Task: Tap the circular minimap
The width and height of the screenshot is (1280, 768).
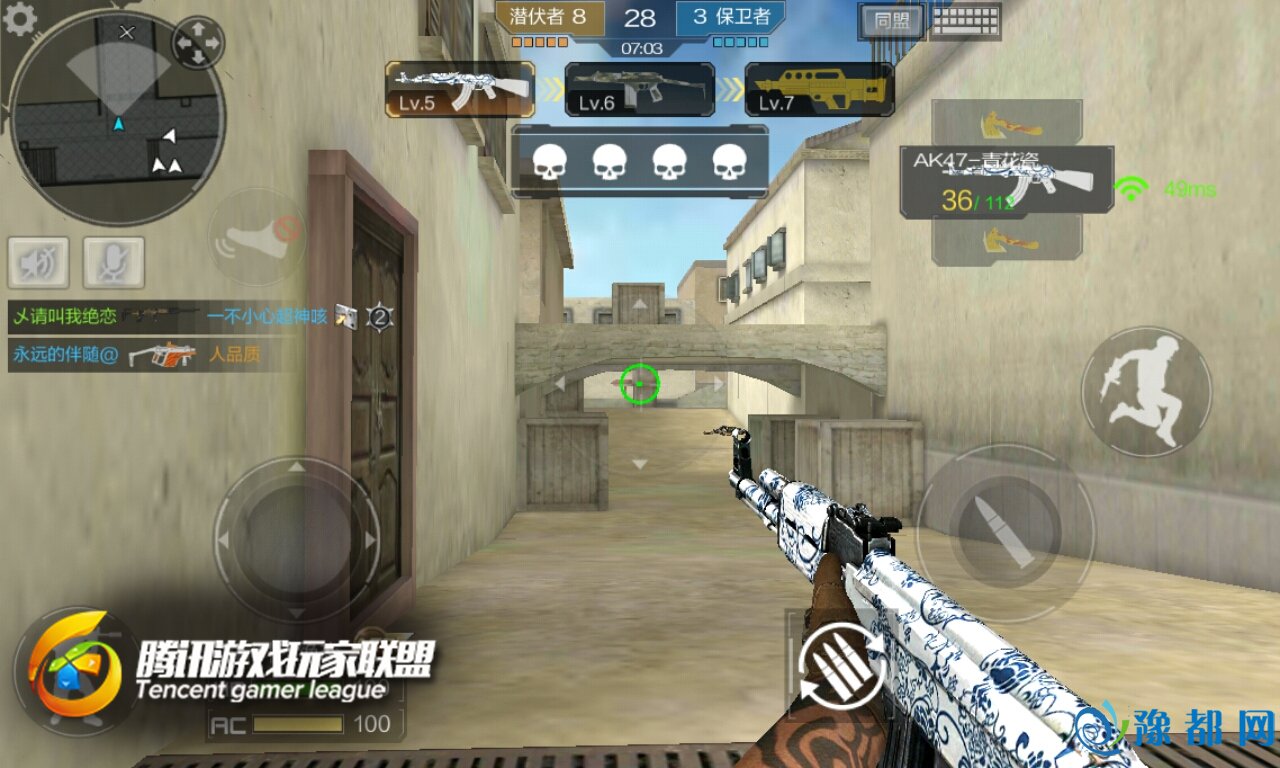Action: click(117, 118)
